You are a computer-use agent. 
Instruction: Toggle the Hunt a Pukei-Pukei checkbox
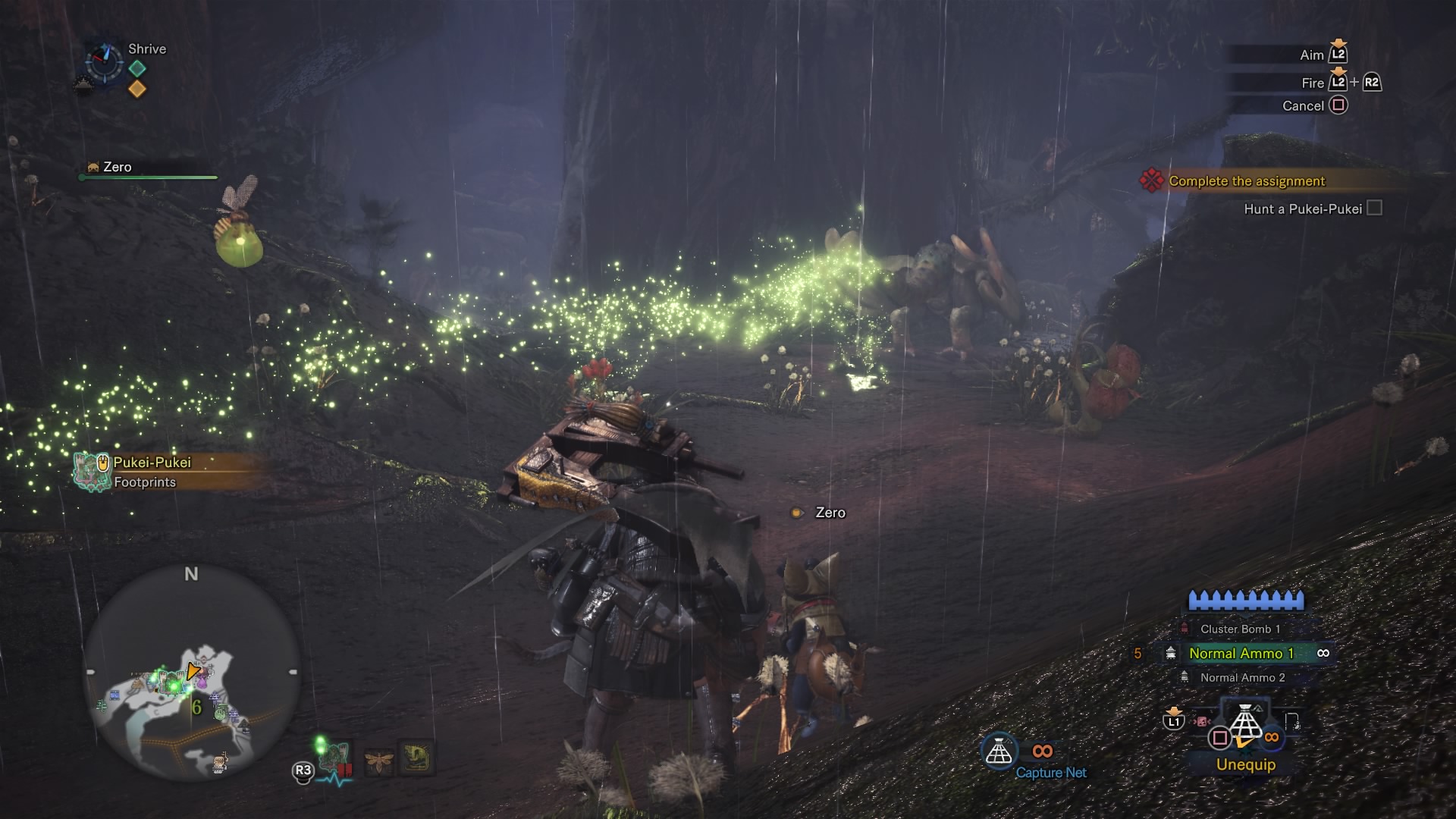coord(1374,208)
